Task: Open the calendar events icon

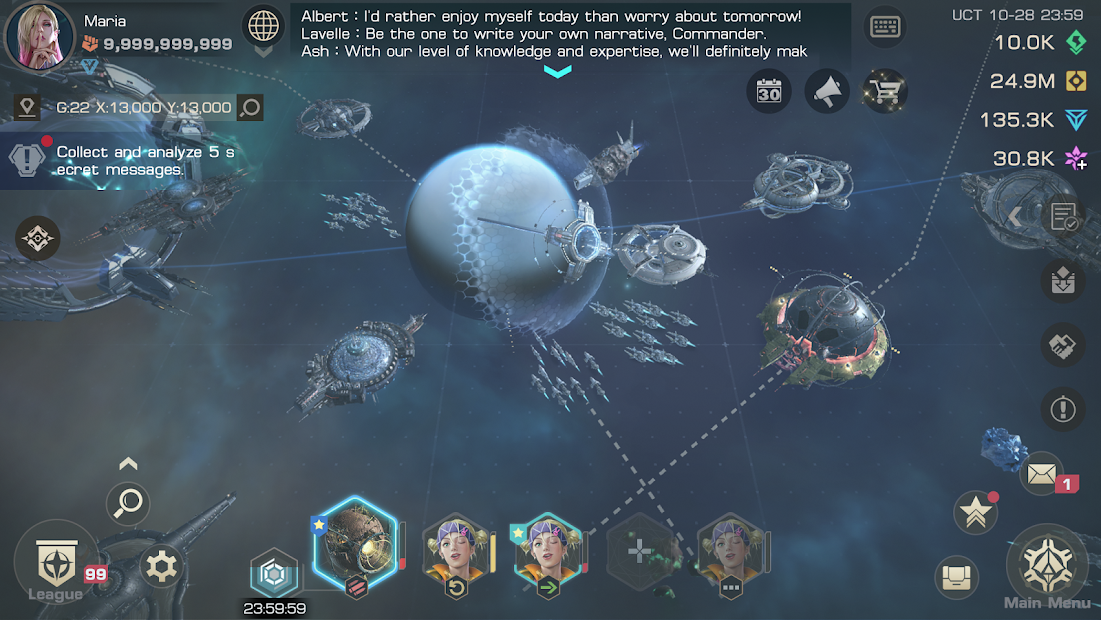Action: (768, 93)
